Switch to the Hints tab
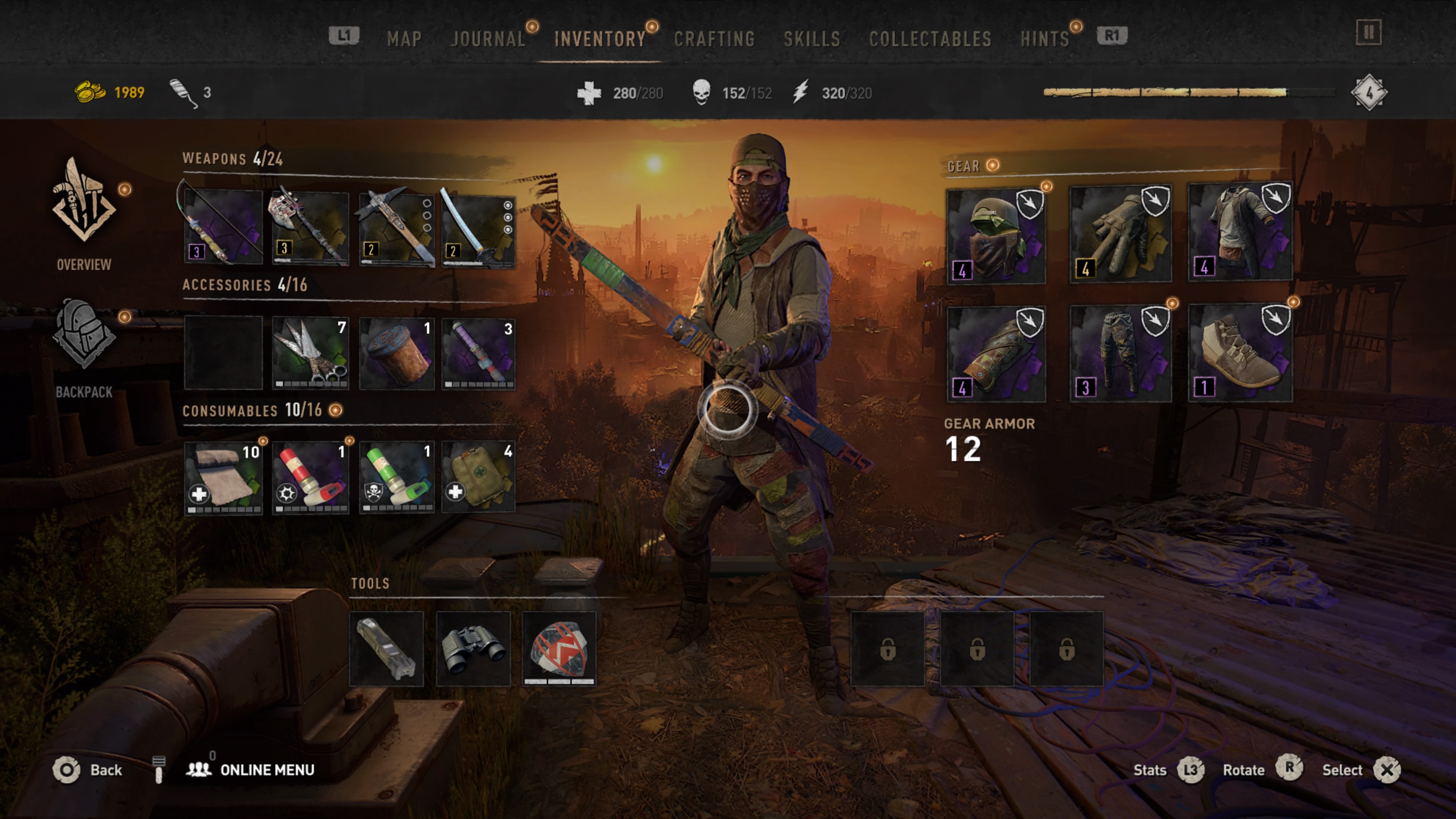Viewport: 1456px width, 819px height. [1045, 39]
